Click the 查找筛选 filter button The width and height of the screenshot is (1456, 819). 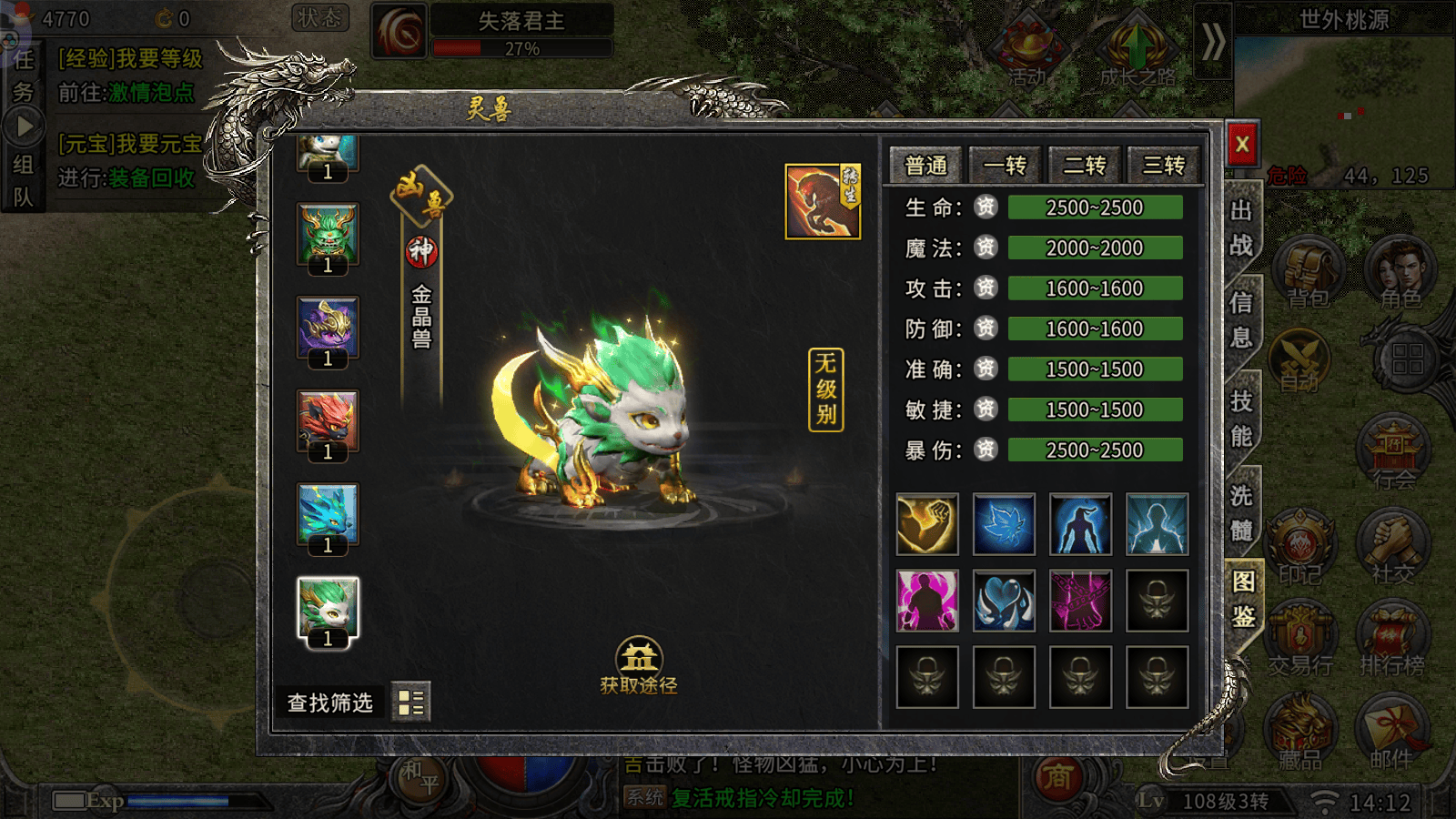[330, 703]
